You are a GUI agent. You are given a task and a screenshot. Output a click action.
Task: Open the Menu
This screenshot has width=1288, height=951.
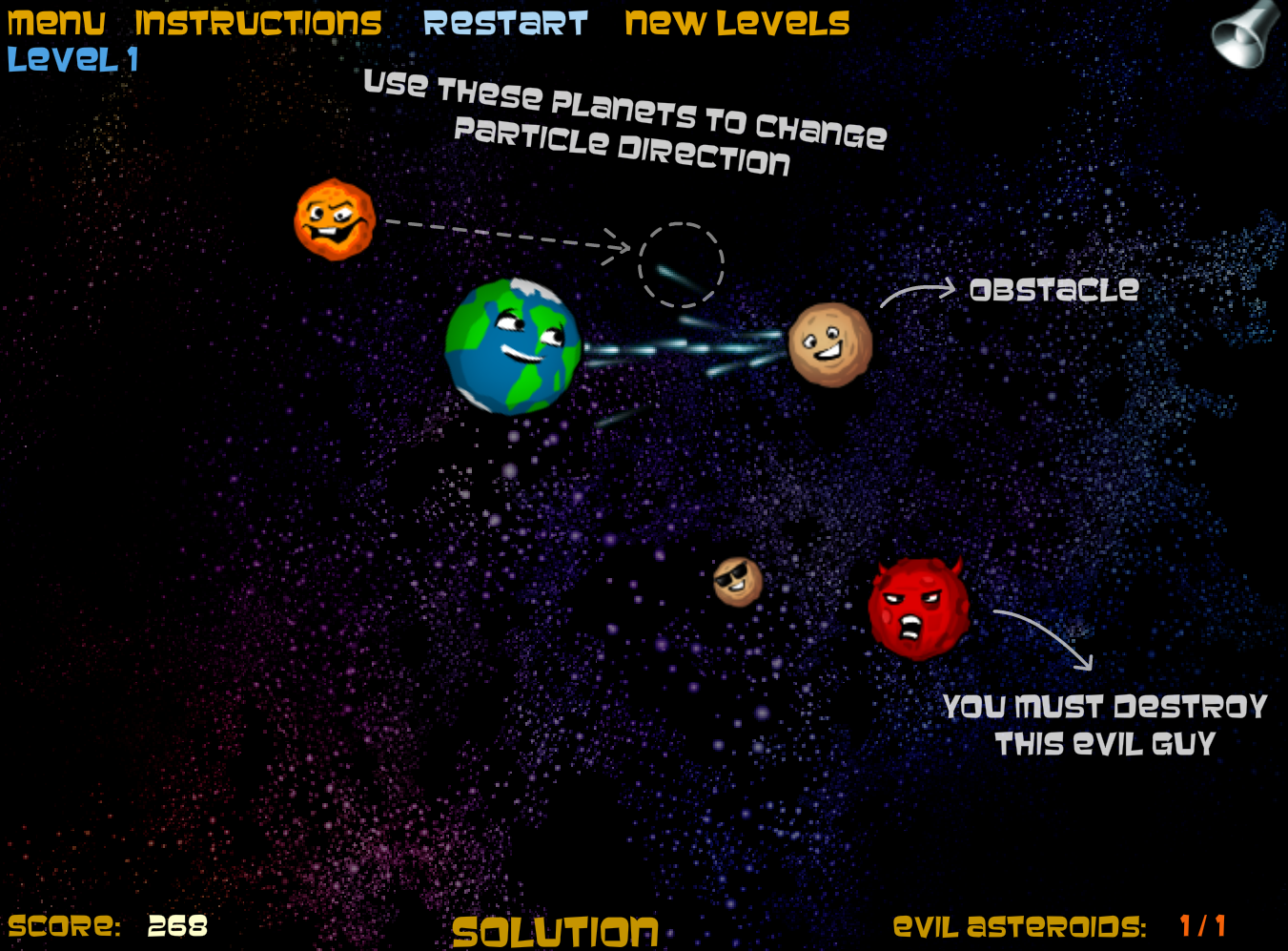[55, 21]
